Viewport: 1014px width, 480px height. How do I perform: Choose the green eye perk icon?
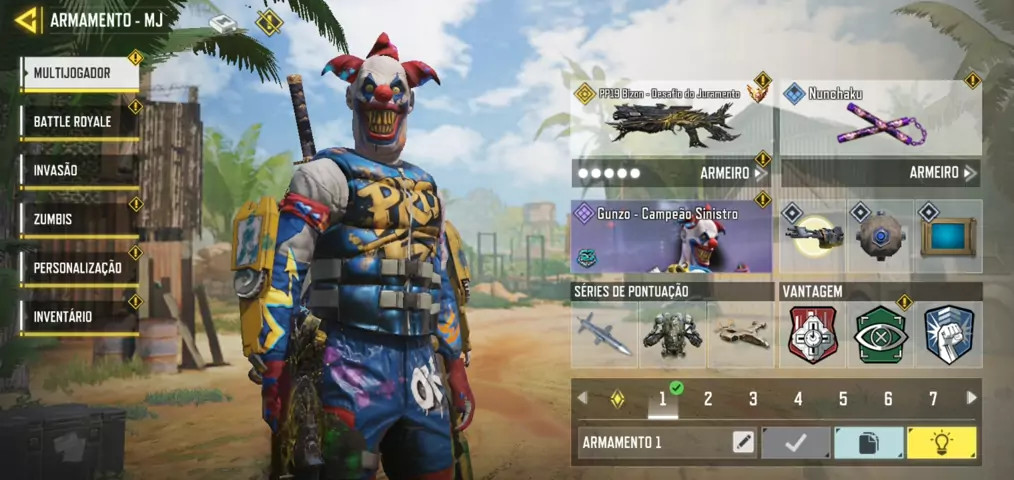(880, 335)
